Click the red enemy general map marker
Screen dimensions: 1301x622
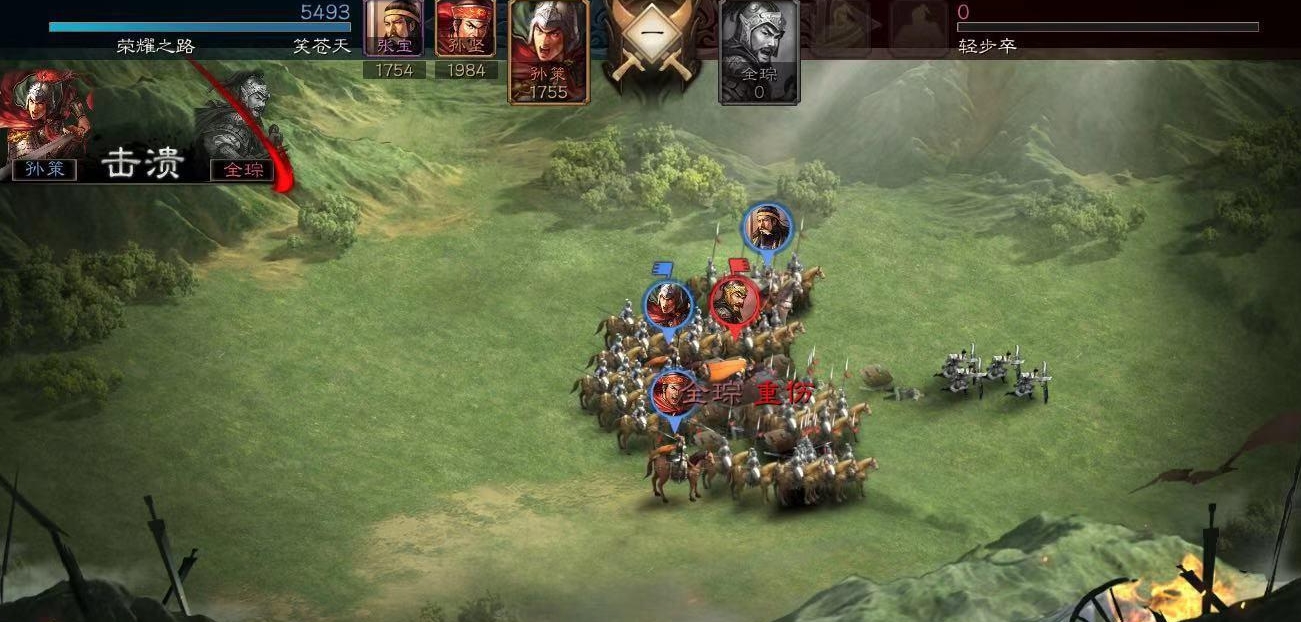[734, 299]
